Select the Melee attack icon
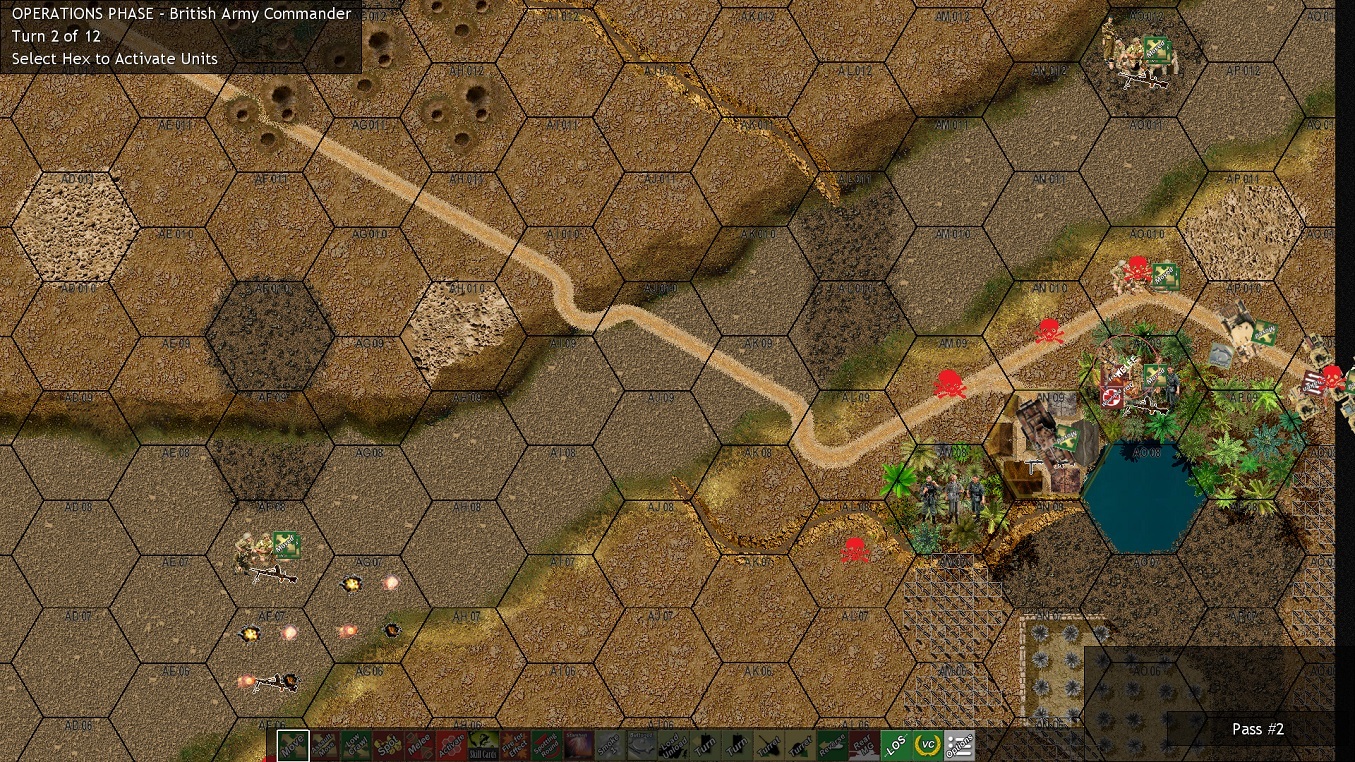This screenshot has width=1355, height=762. 420,745
